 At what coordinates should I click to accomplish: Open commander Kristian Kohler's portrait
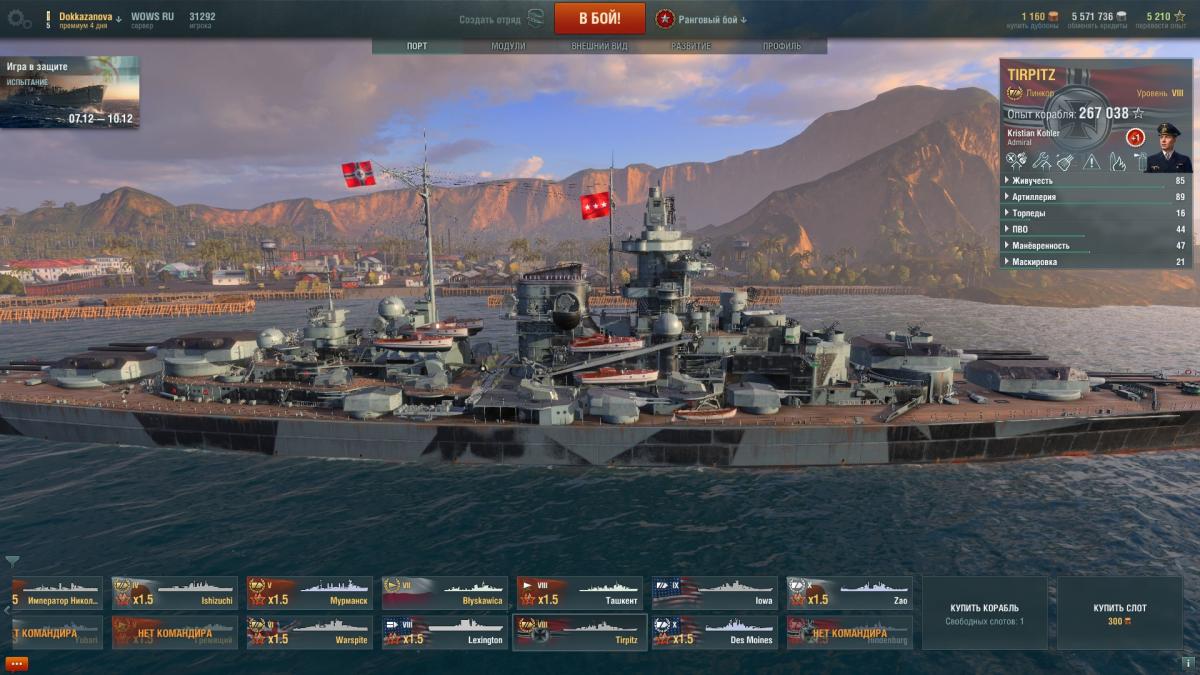(x=1168, y=147)
